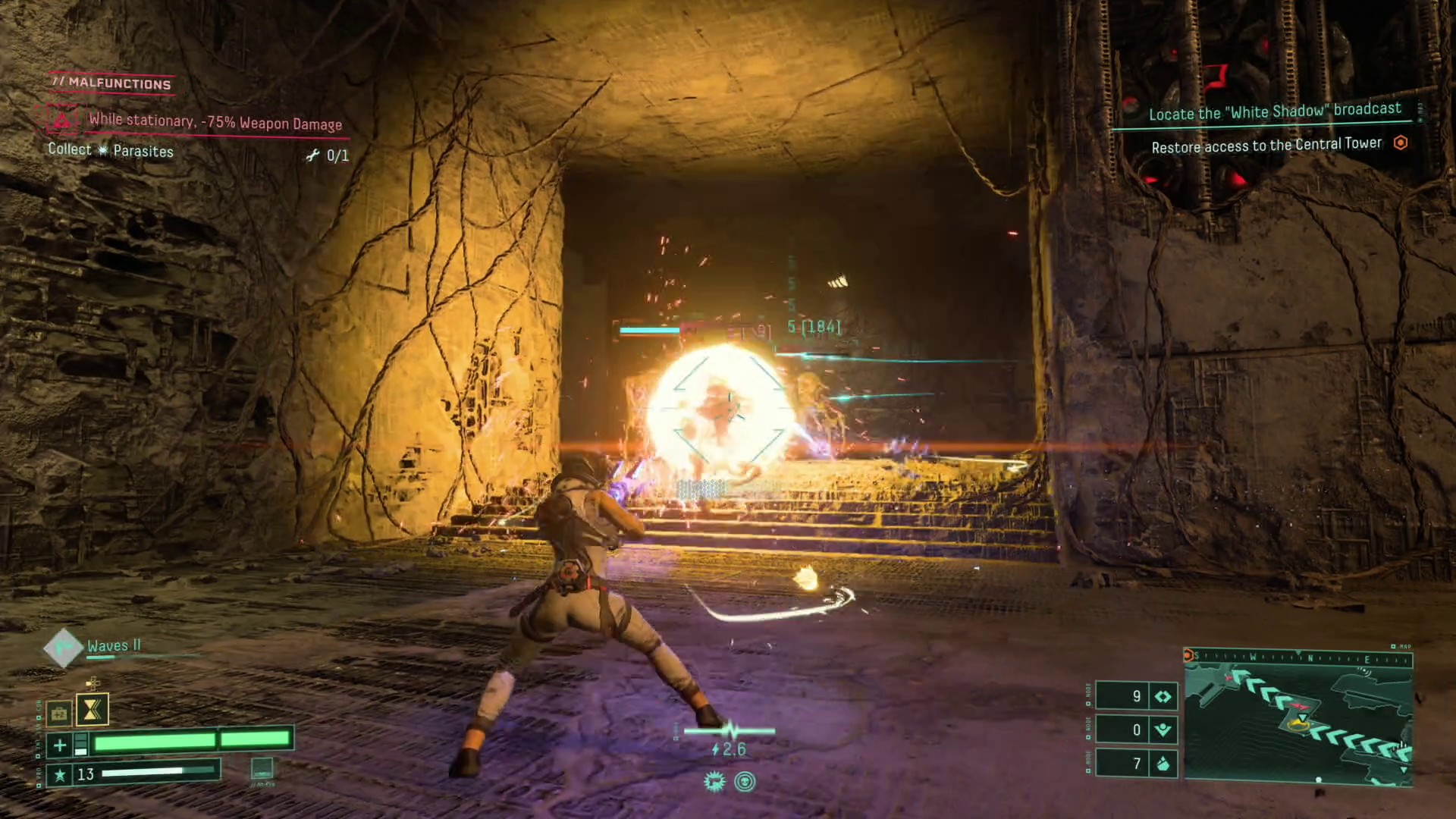Viewport: 1456px width, 819px height.
Task: Click the Waves II weapon trait icon
Action: [x=62, y=648]
